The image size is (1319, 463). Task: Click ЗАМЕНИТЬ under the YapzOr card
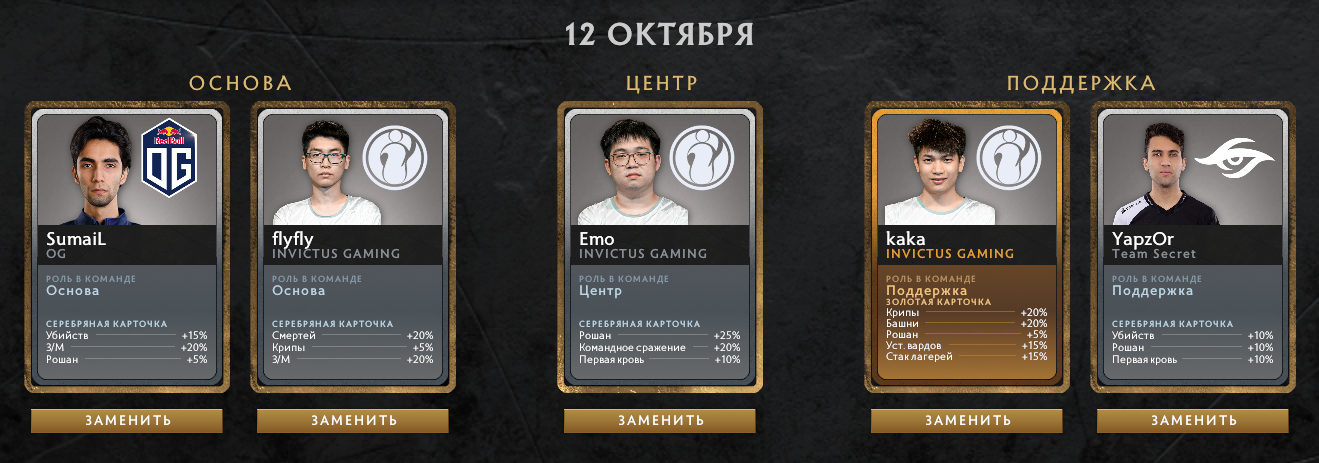(x=1193, y=420)
